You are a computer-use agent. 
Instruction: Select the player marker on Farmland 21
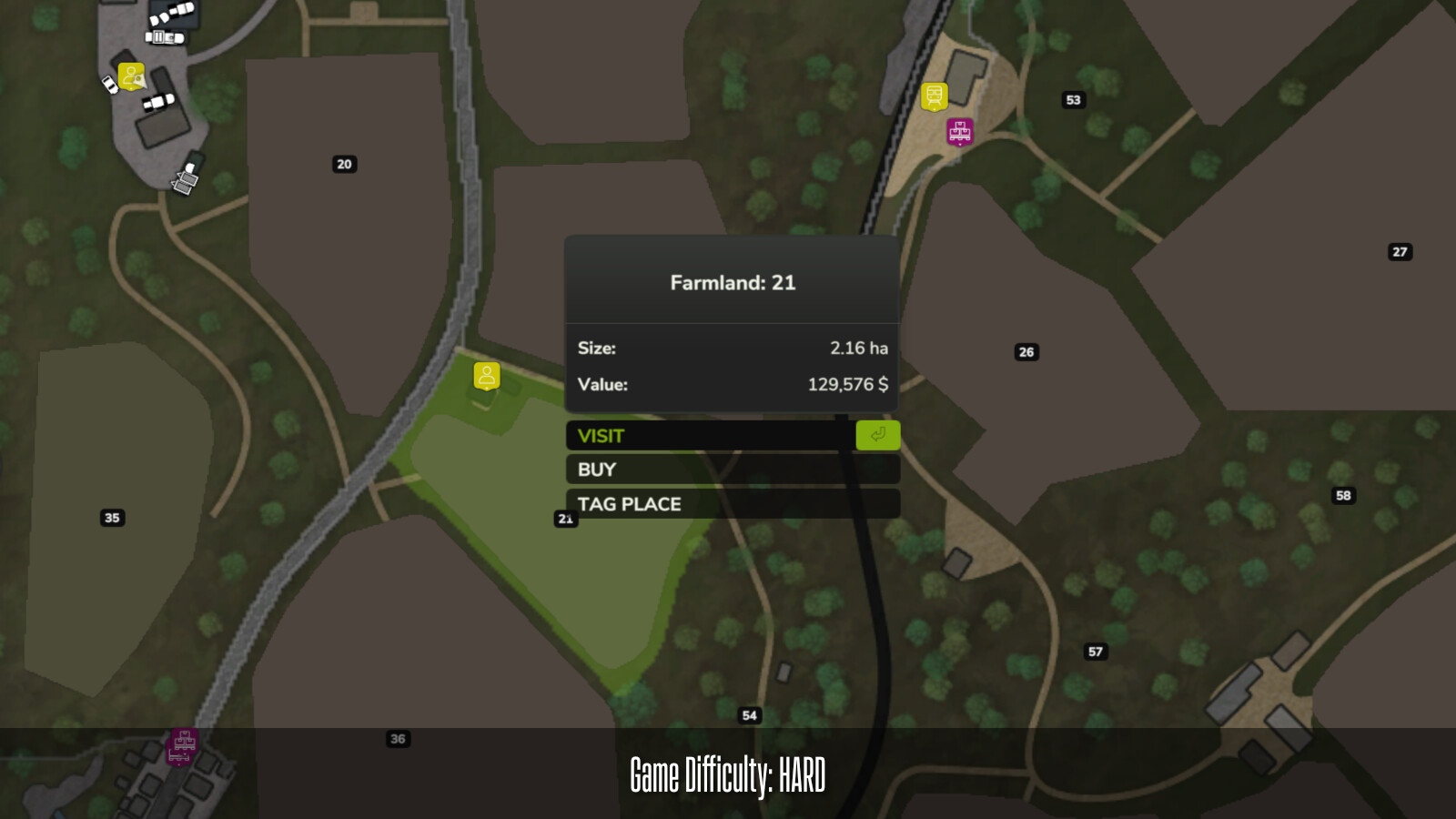pyautogui.click(x=486, y=374)
